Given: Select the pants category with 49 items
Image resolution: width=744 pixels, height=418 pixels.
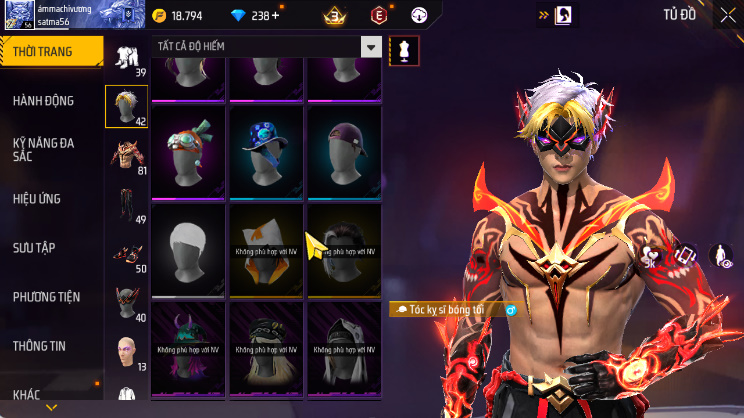Looking at the screenshot, I should pos(127,205).
